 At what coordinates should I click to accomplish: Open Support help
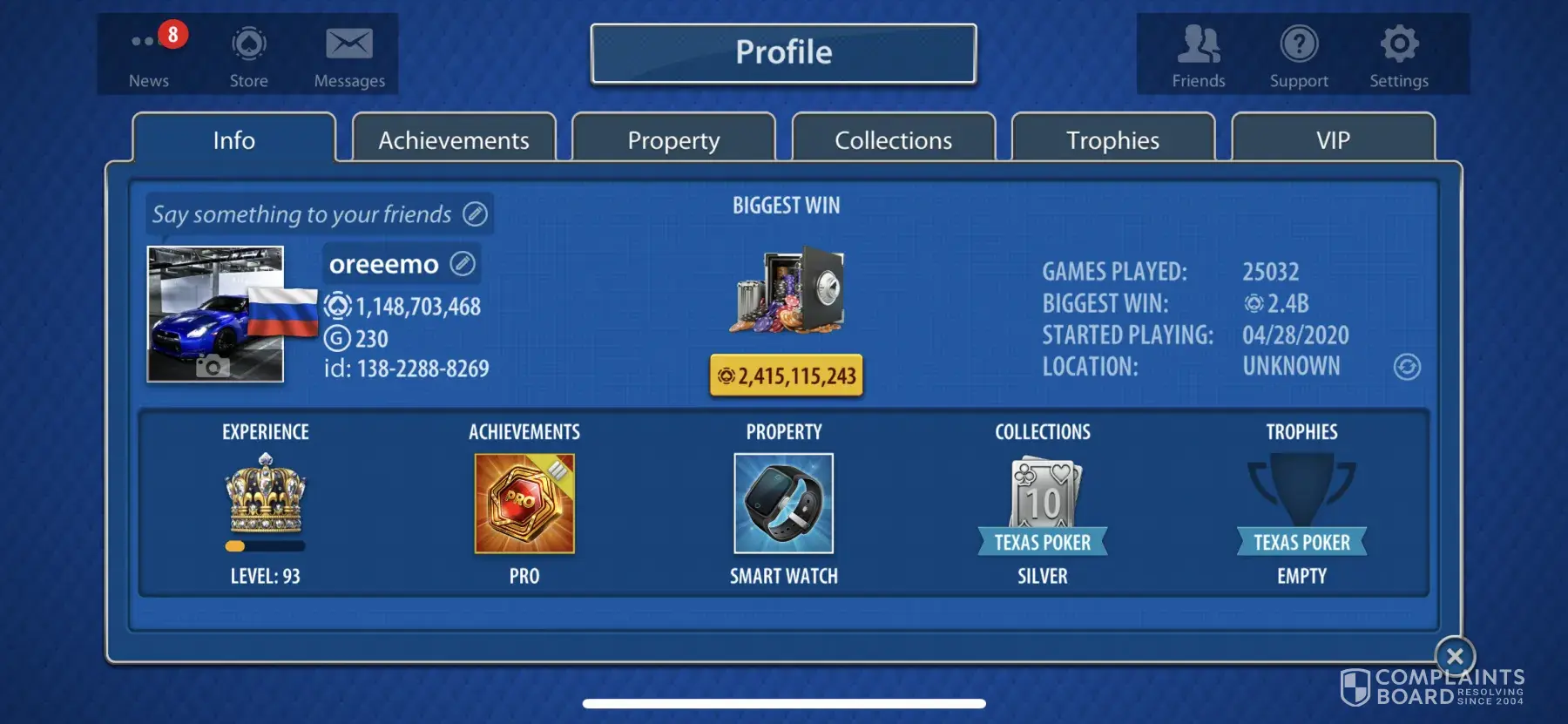[x=1299, y=55]
